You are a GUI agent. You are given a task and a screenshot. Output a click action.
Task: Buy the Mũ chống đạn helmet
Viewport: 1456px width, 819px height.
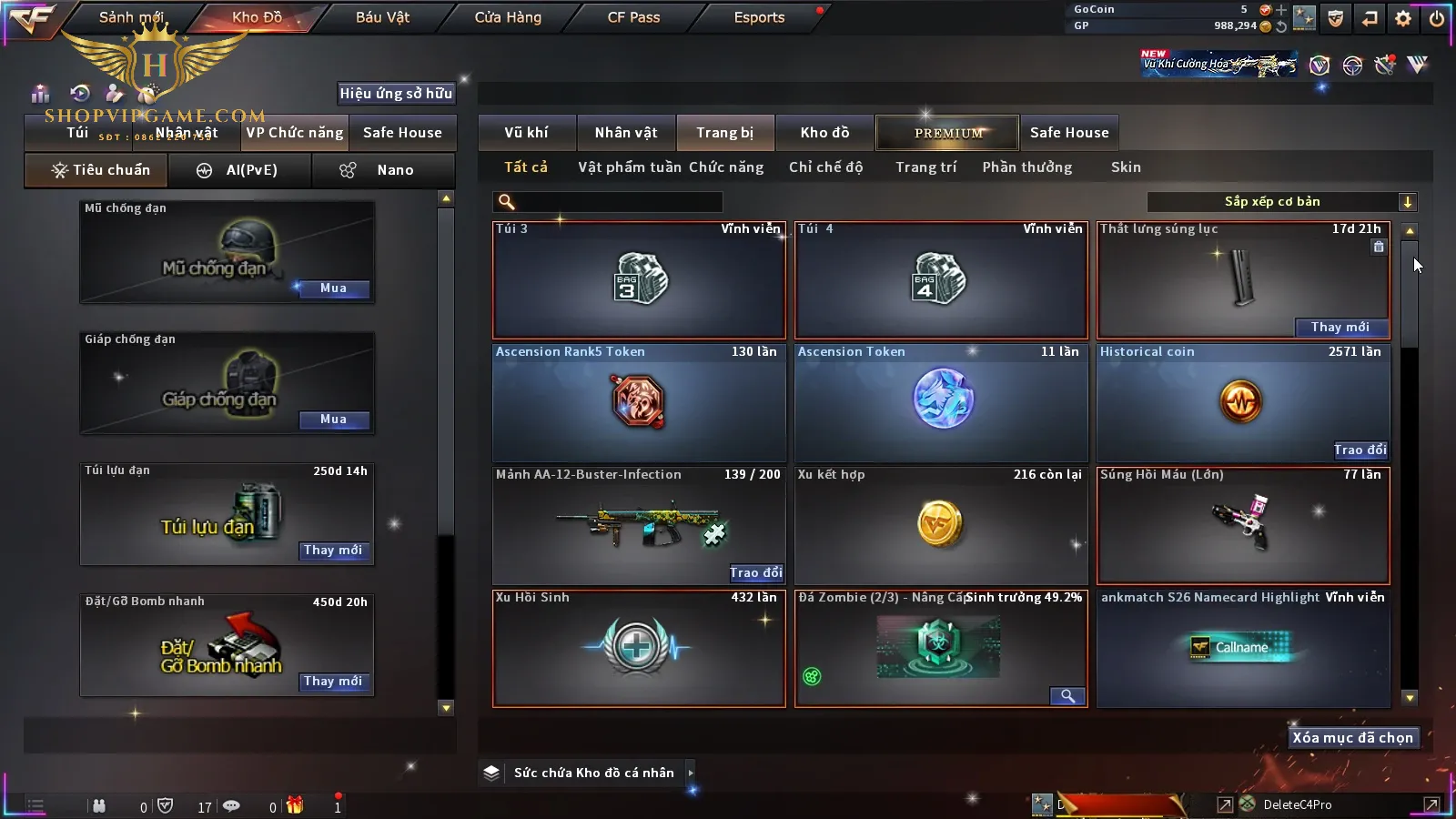[333, 288]
